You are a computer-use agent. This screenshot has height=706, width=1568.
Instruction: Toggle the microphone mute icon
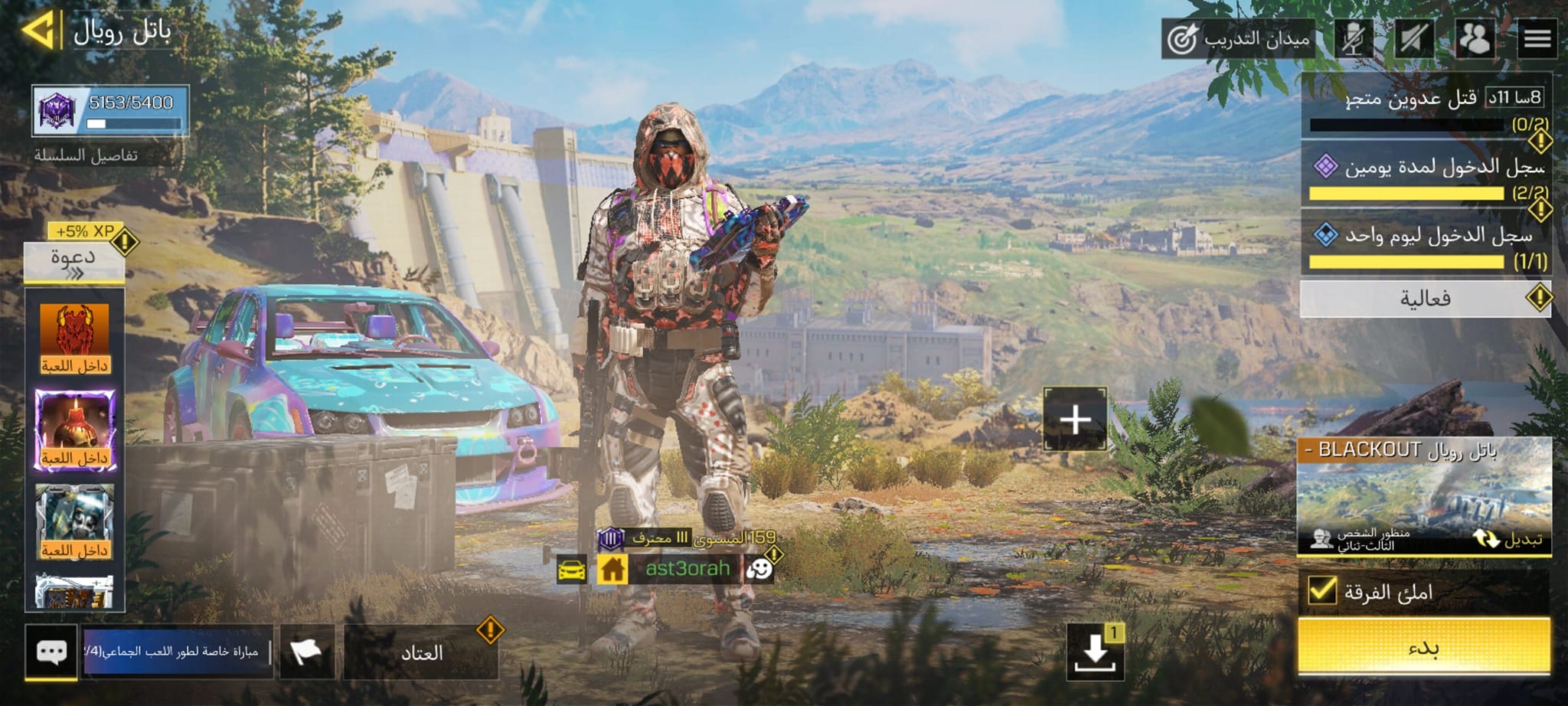[x=1353, y=38]
